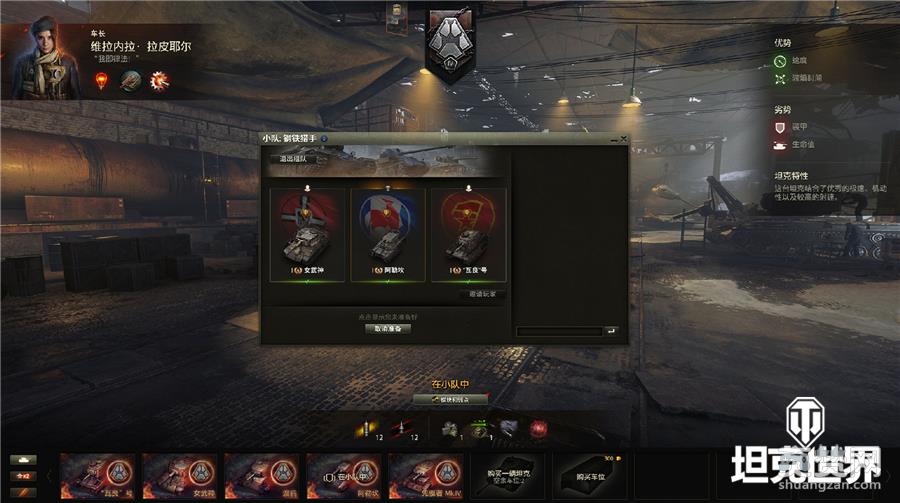Screen dimensions: 900x503
Task: Select the "五良"号 platoon member slot
Action: (x=467, y=236)
